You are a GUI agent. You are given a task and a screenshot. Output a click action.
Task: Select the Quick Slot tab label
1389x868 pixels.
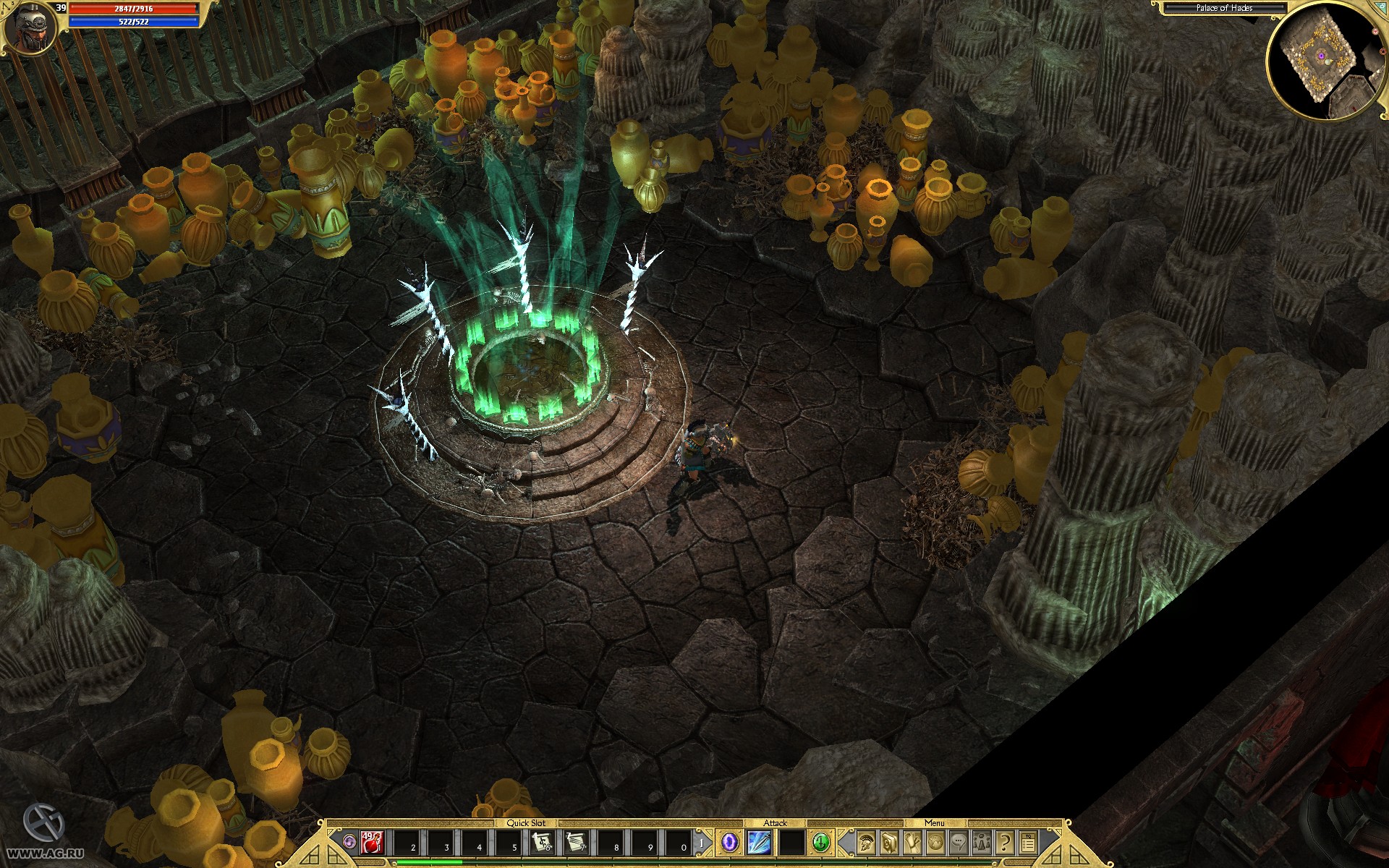pos(527,822)
